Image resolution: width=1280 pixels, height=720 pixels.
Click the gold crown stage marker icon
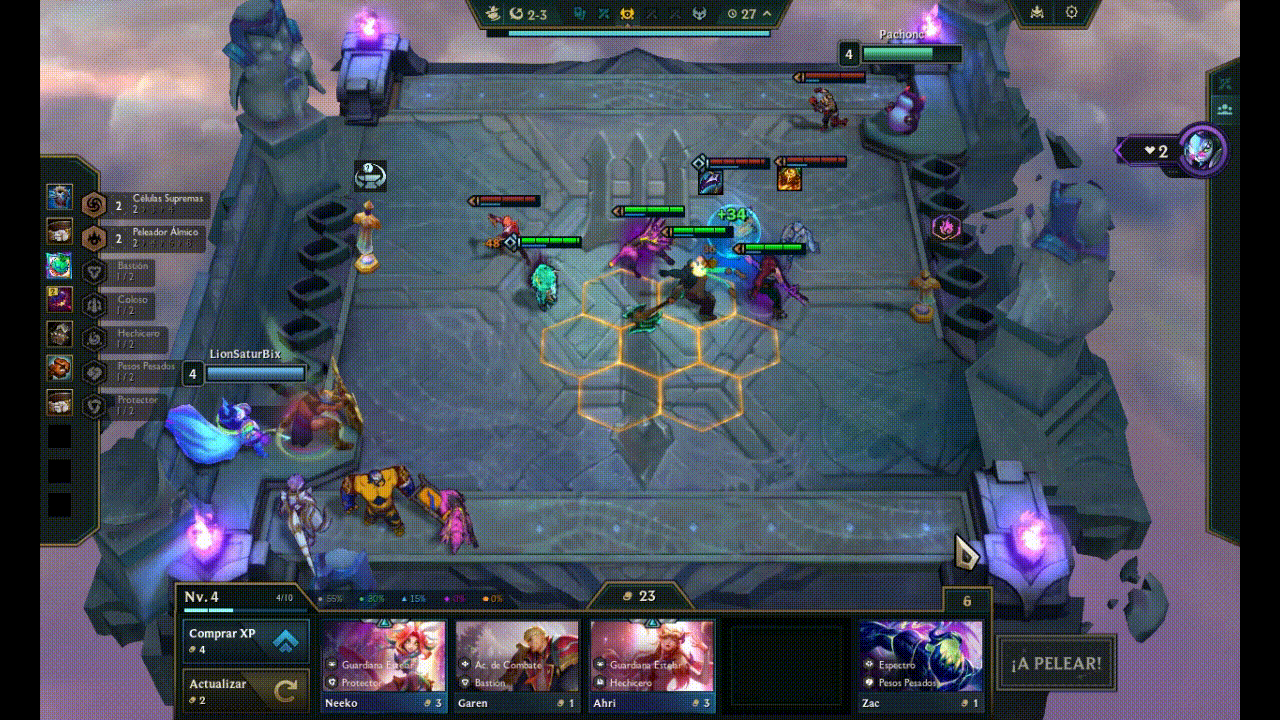(x=627, y=14)
